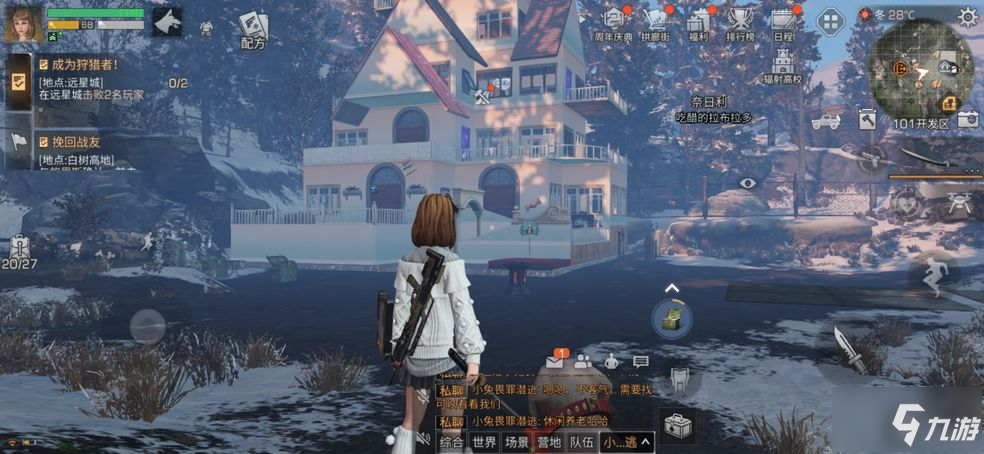Open the 拱廊街 arcade shop
The width and height of the screenshot is (984, 454).
pos(656,21)
